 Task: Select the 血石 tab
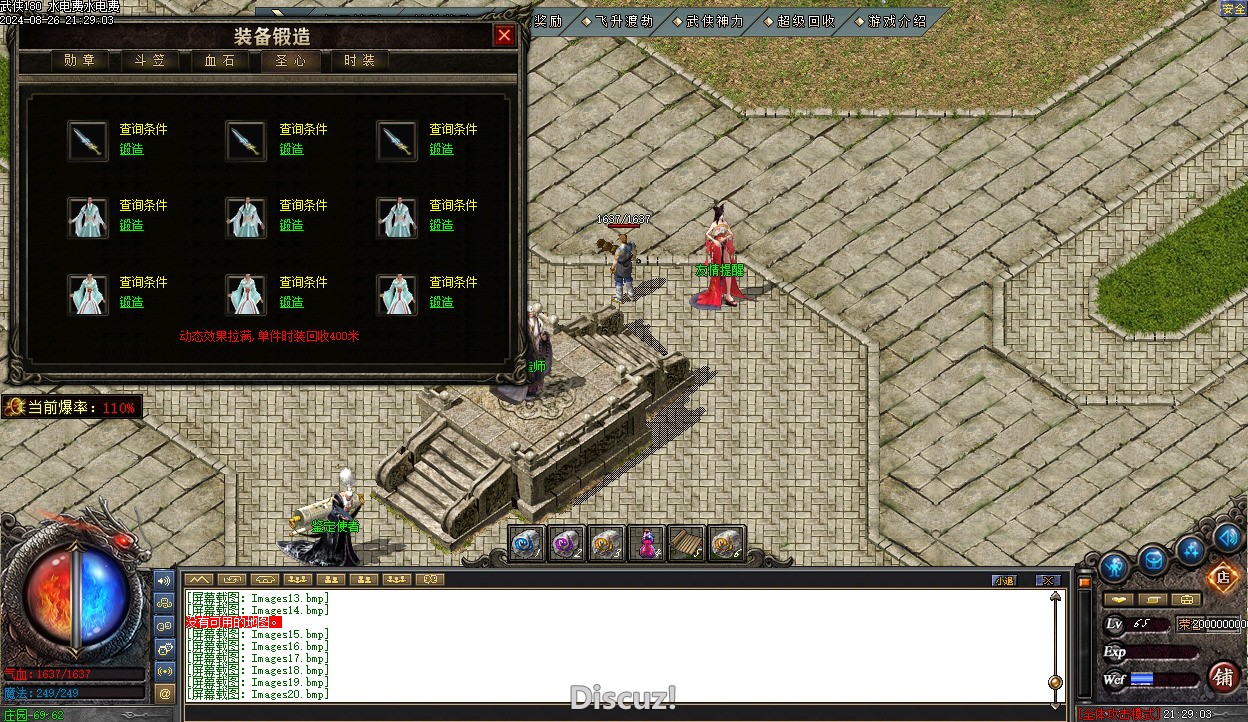pyautogui.click(x=219, y=61)
